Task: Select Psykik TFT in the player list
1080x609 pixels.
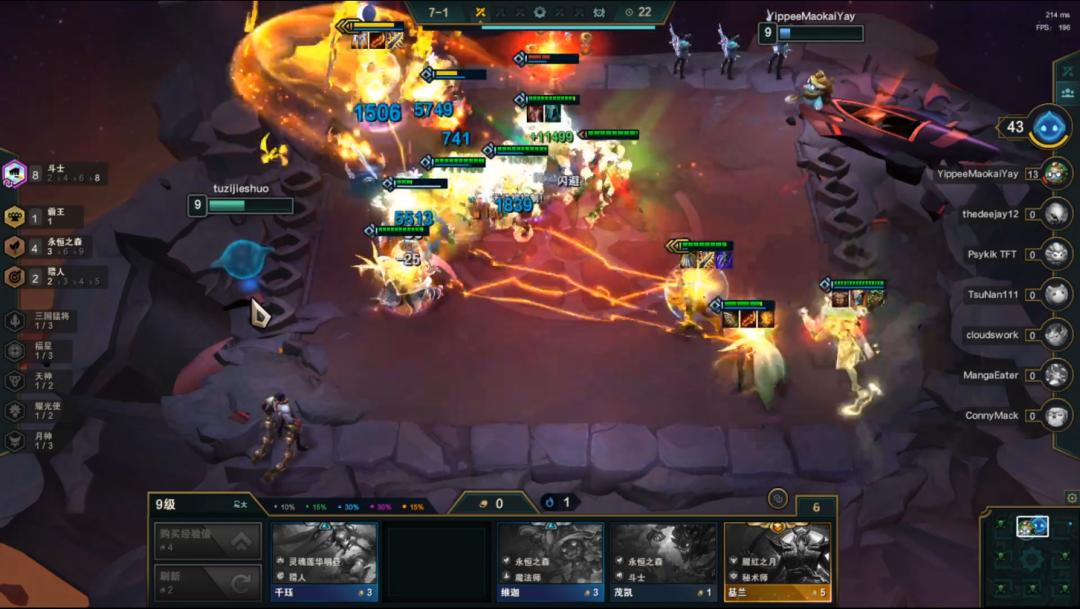Action: 1056,254
